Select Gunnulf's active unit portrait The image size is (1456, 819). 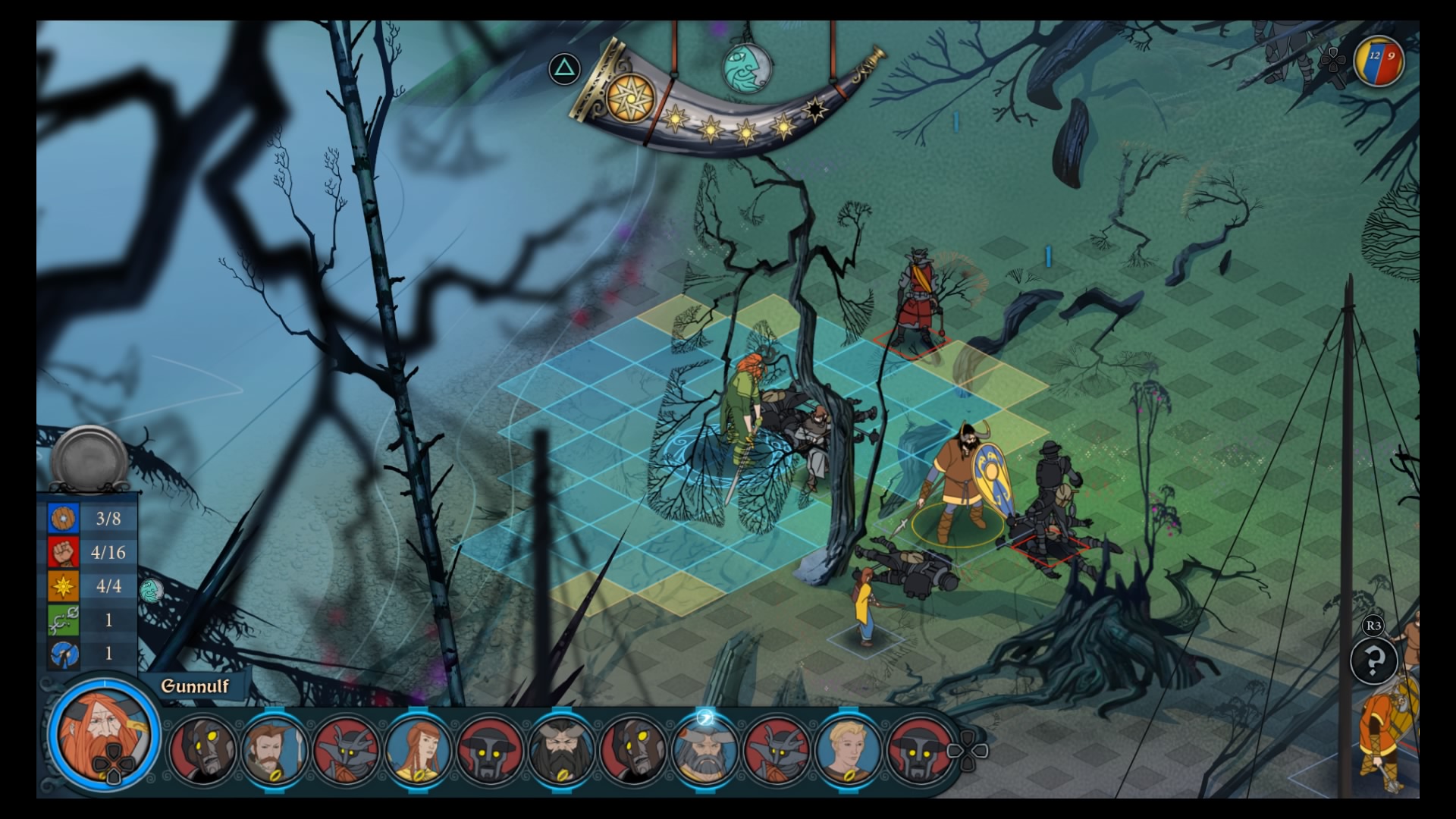point(103,734)
